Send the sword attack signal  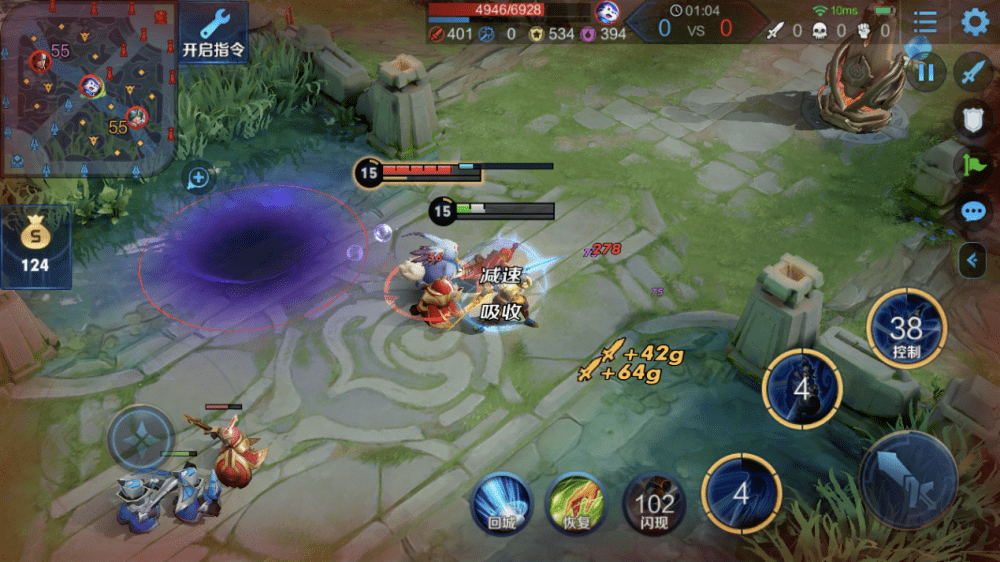point(973,72)
